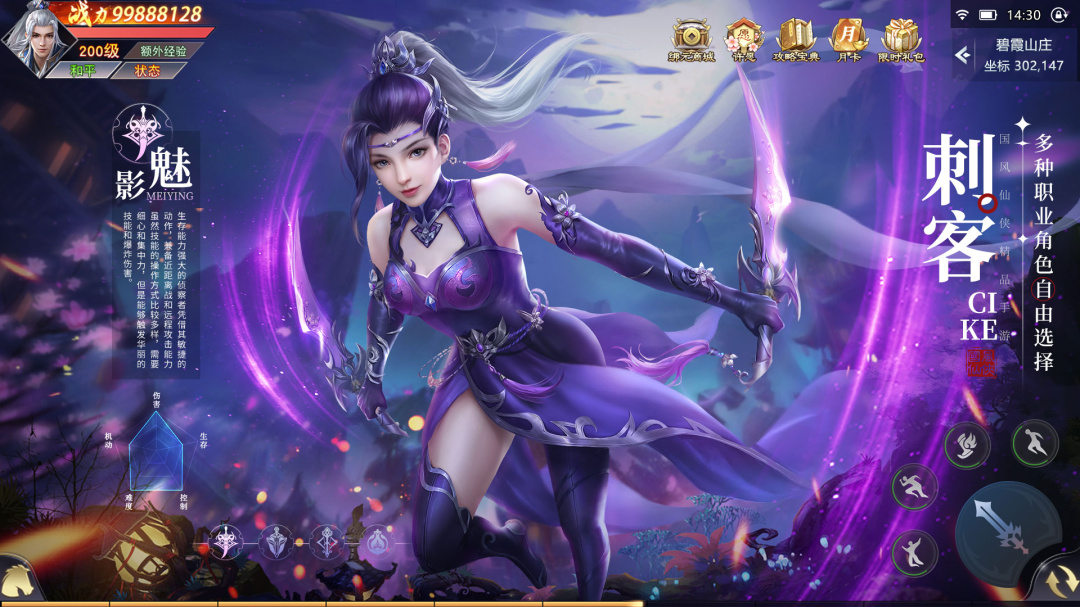
Task: Click the arrow beside 碧霞山庄 location panel
Action: [x=963, y=55]
